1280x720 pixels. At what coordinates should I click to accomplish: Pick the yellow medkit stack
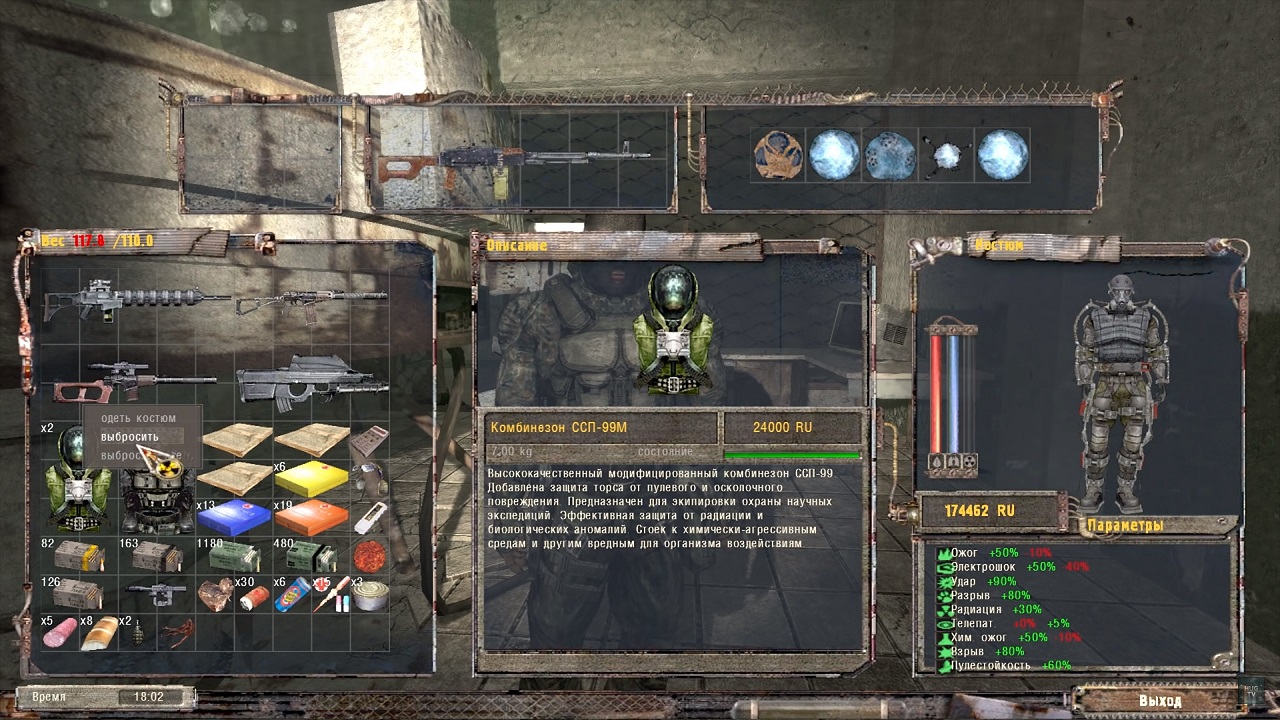coord(311,480)
